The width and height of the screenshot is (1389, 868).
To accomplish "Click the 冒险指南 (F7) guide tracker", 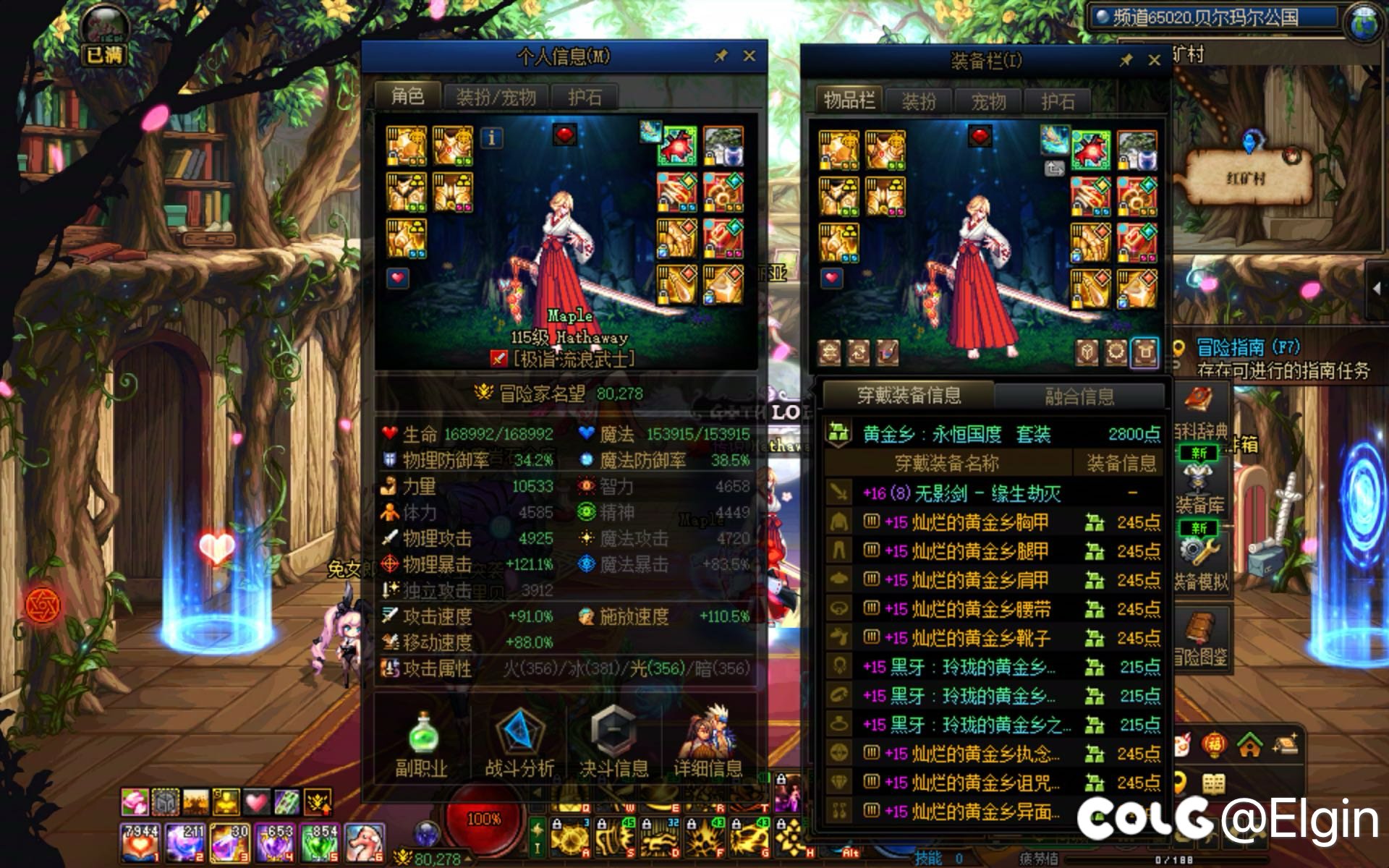I will (1247, 348).
